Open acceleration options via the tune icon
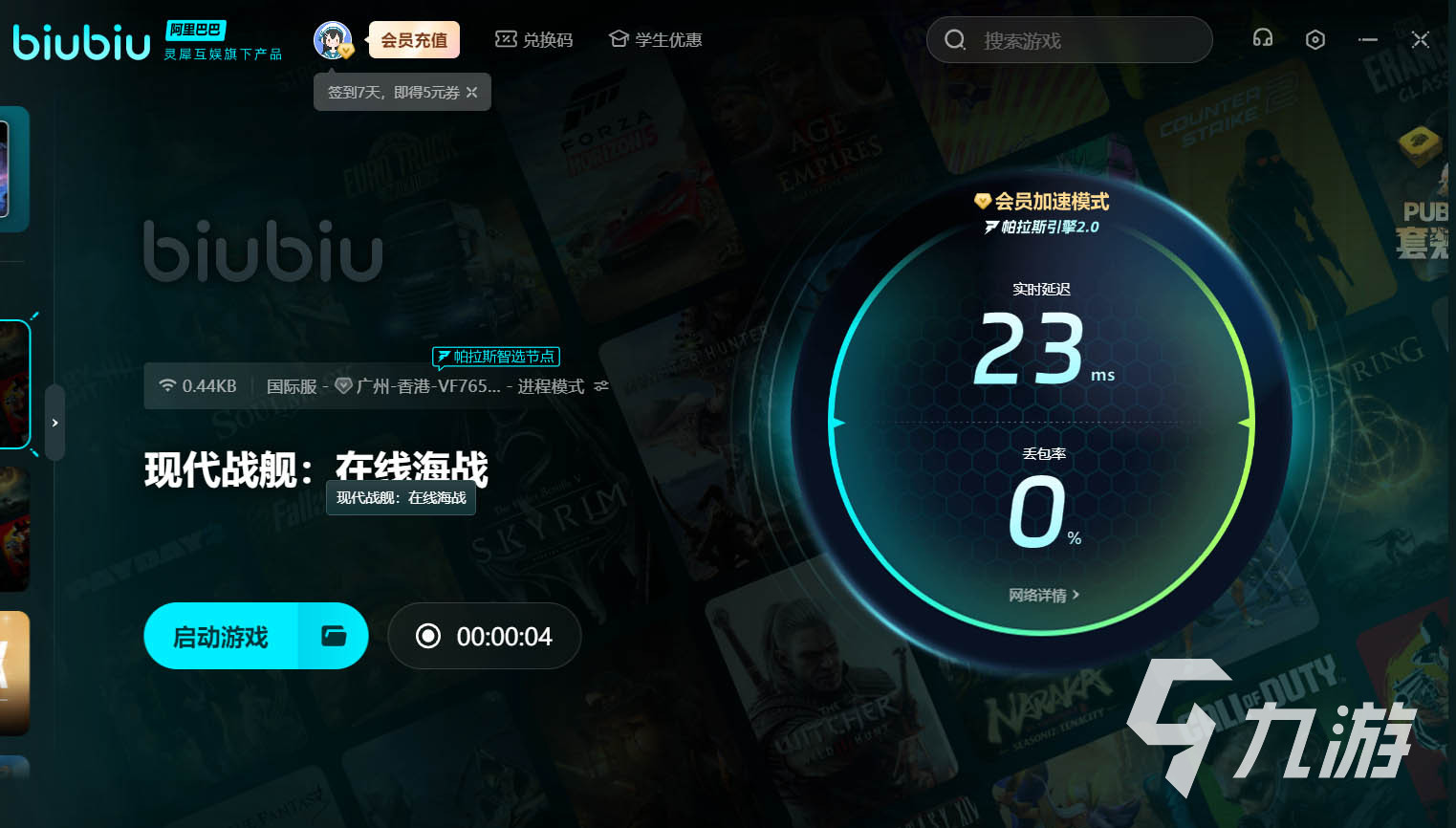The height and width of the screenshot is (828, 1456). (x=600, y=386)
